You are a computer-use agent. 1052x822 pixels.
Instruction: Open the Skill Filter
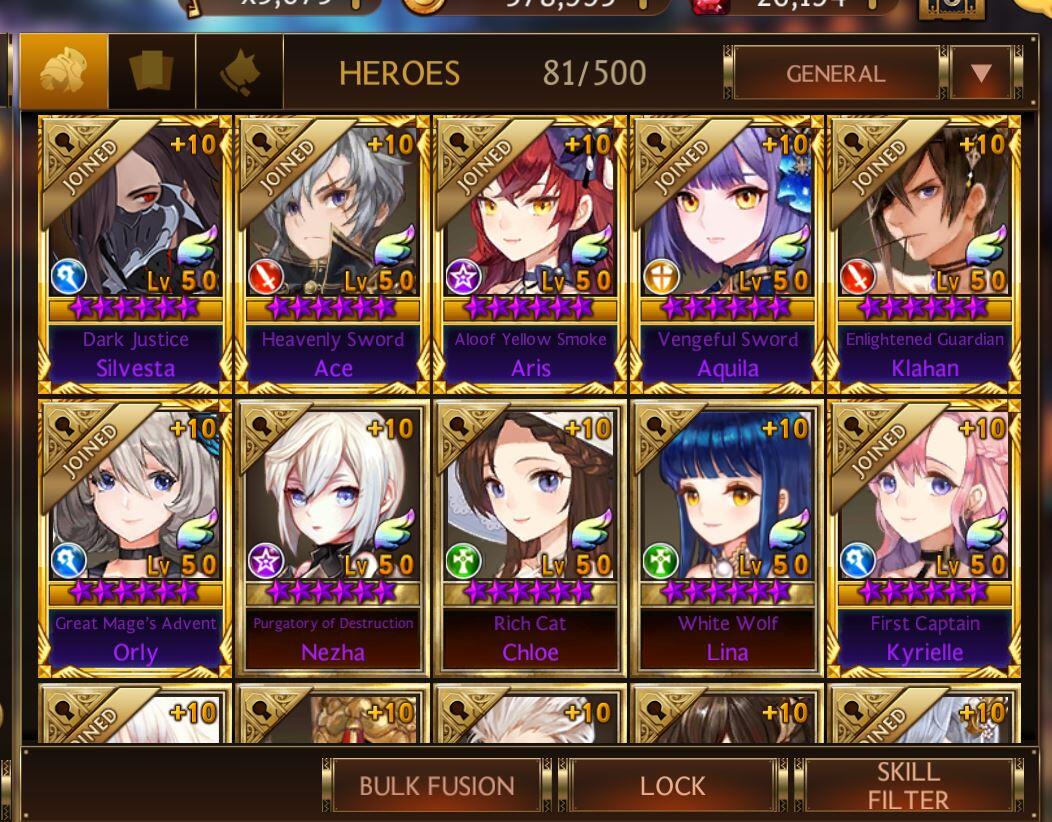(x=907, y=786)
